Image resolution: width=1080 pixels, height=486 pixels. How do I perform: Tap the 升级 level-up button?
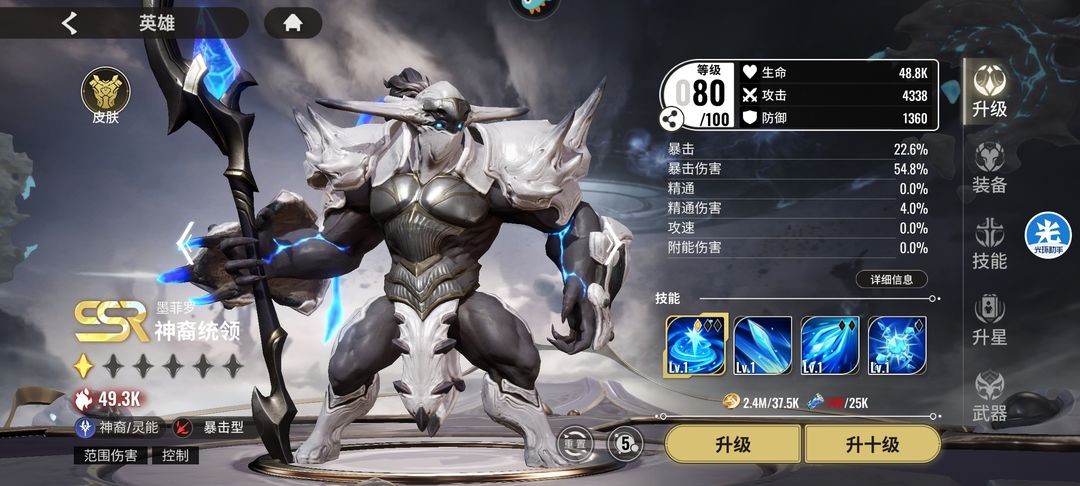click(x=733, y=444)
